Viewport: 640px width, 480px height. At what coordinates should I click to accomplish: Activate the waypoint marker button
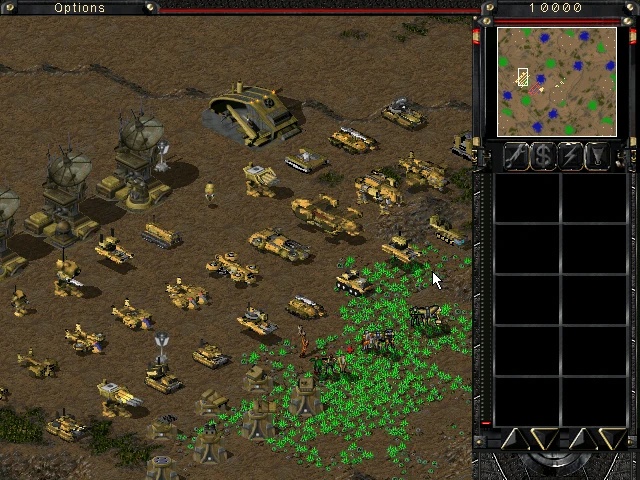(598, 155)
